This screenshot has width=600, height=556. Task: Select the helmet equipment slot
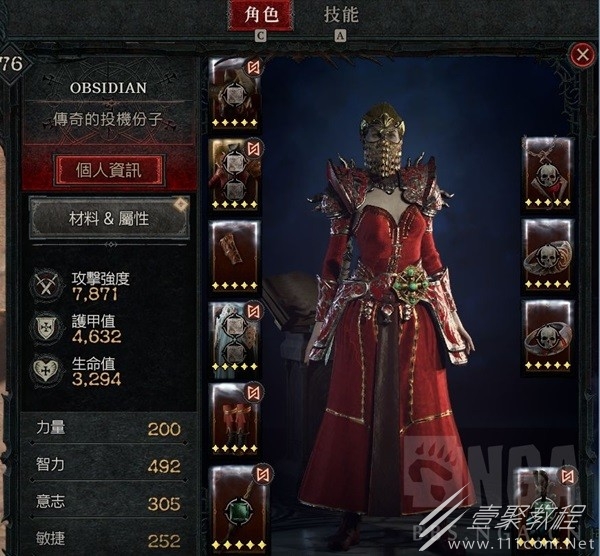236,93
